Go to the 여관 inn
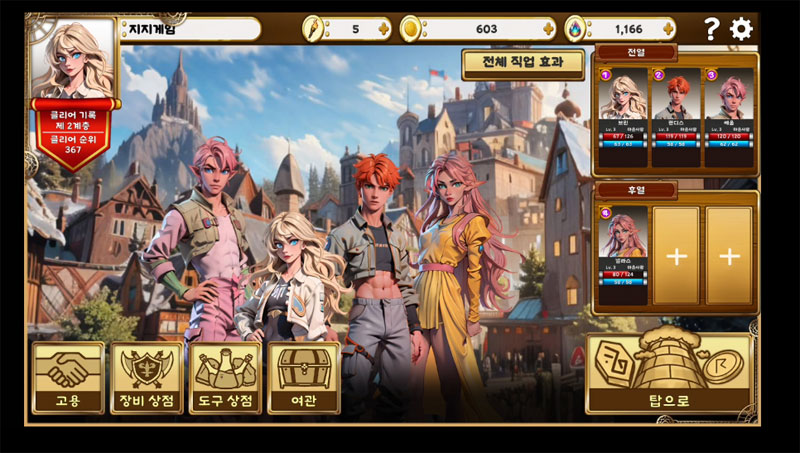Image resolution: width=800 pixels, height=453 pixels. point(304,377)
